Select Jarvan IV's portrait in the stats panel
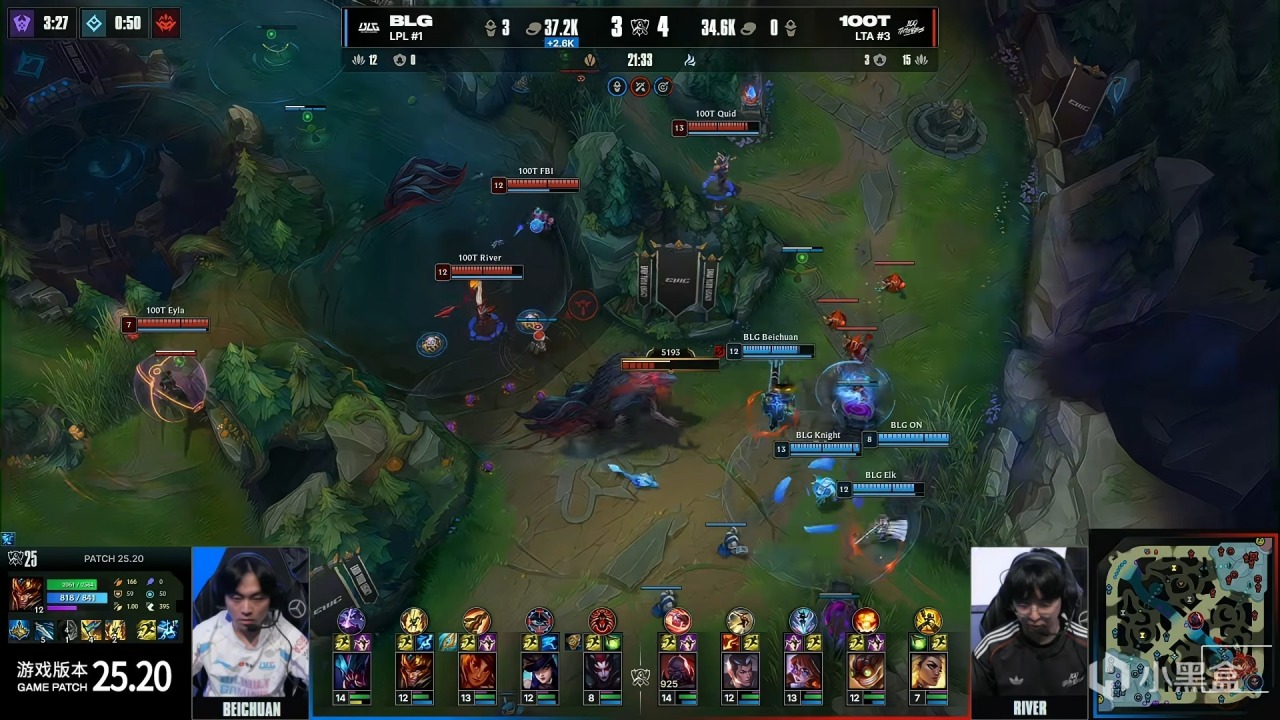Image resolution: width=1280 pixels, height=720 pixels. [24, 593]
